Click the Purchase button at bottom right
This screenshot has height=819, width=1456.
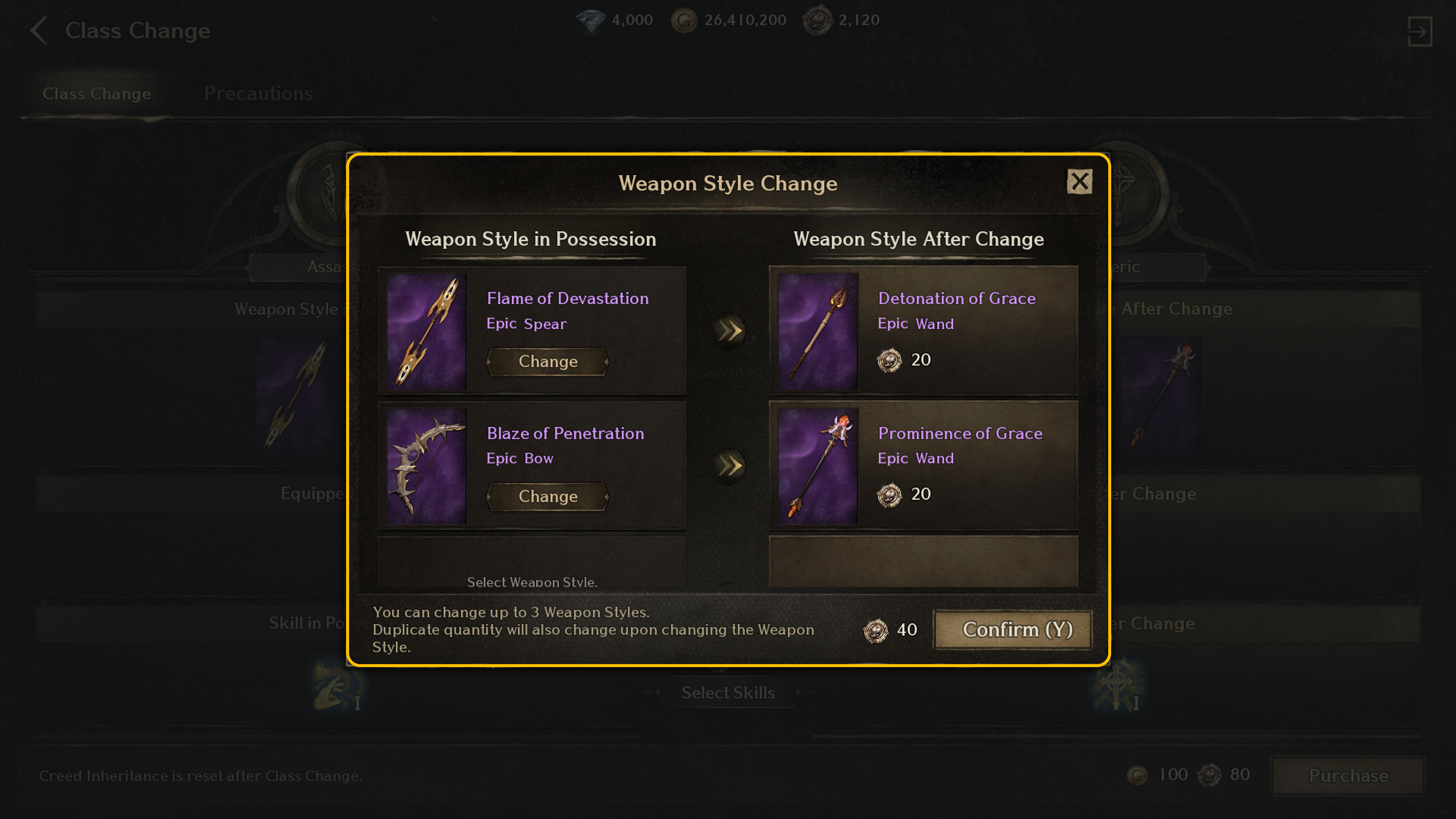(x=1347, y=775)
